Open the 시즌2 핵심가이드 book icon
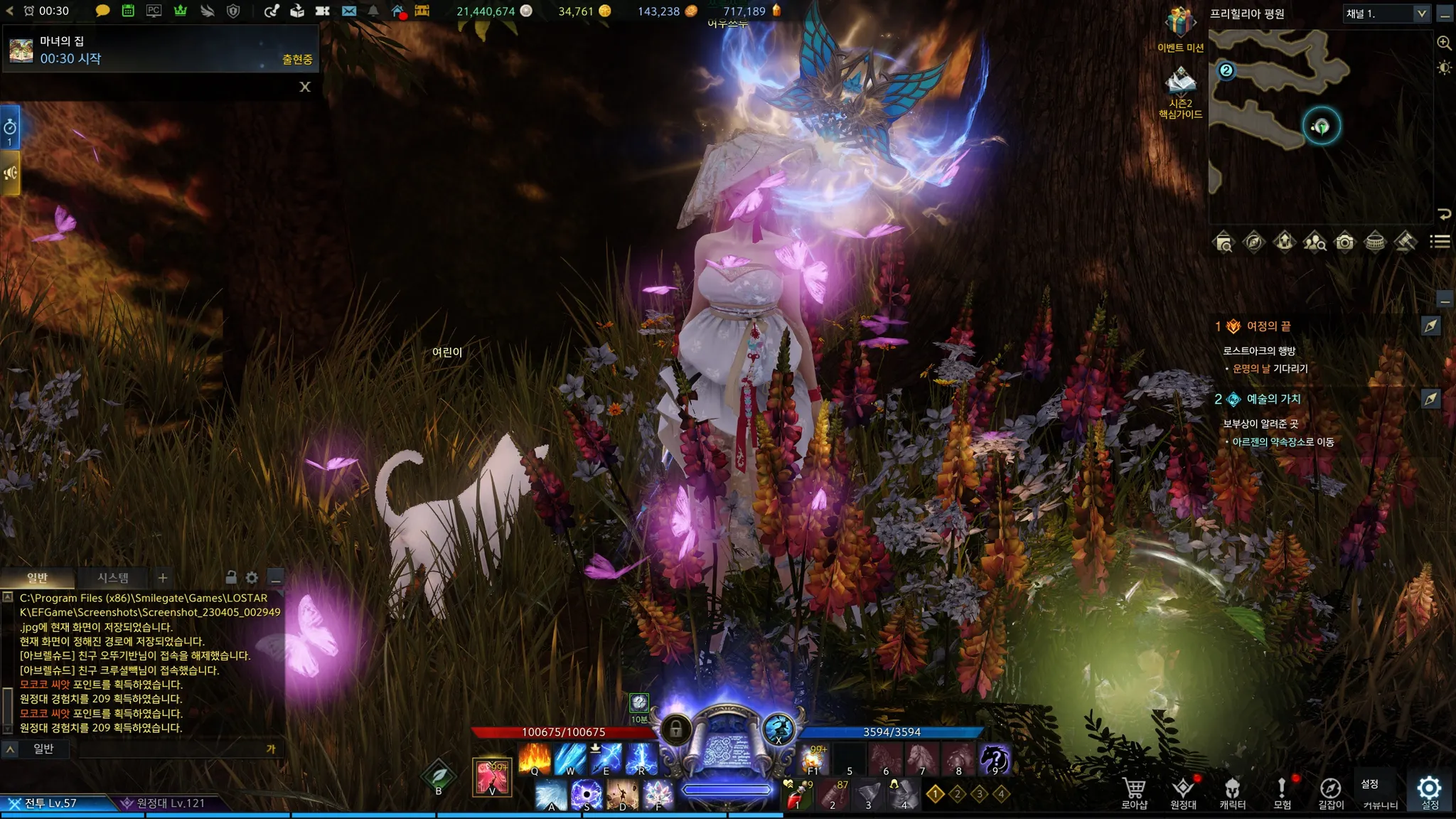 point(1180,82)
